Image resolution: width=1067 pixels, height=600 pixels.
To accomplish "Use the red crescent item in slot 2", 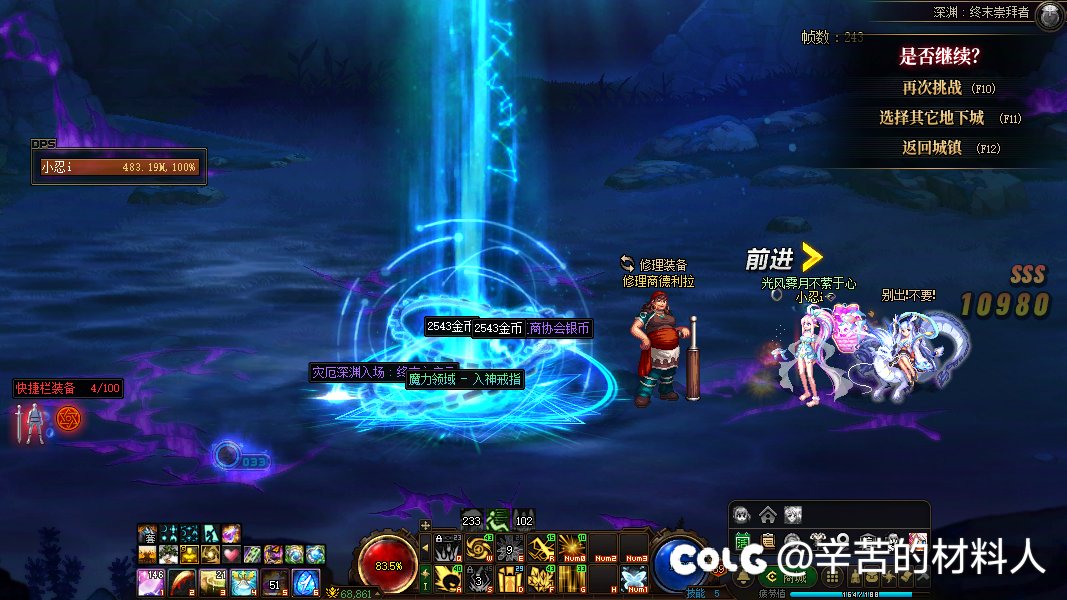I will 182,580.
